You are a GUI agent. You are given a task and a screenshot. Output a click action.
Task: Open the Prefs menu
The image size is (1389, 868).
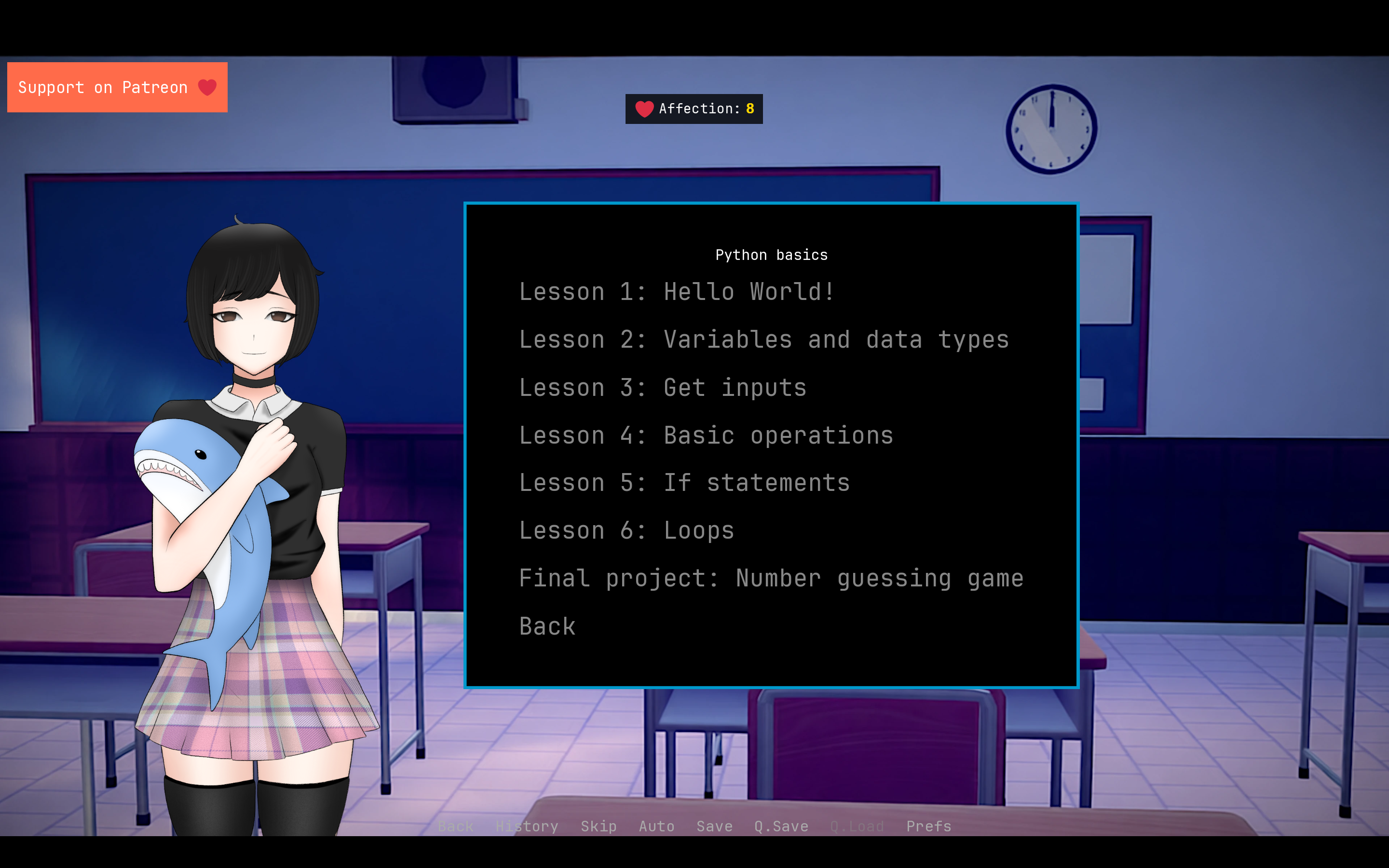tap(927, 826)
